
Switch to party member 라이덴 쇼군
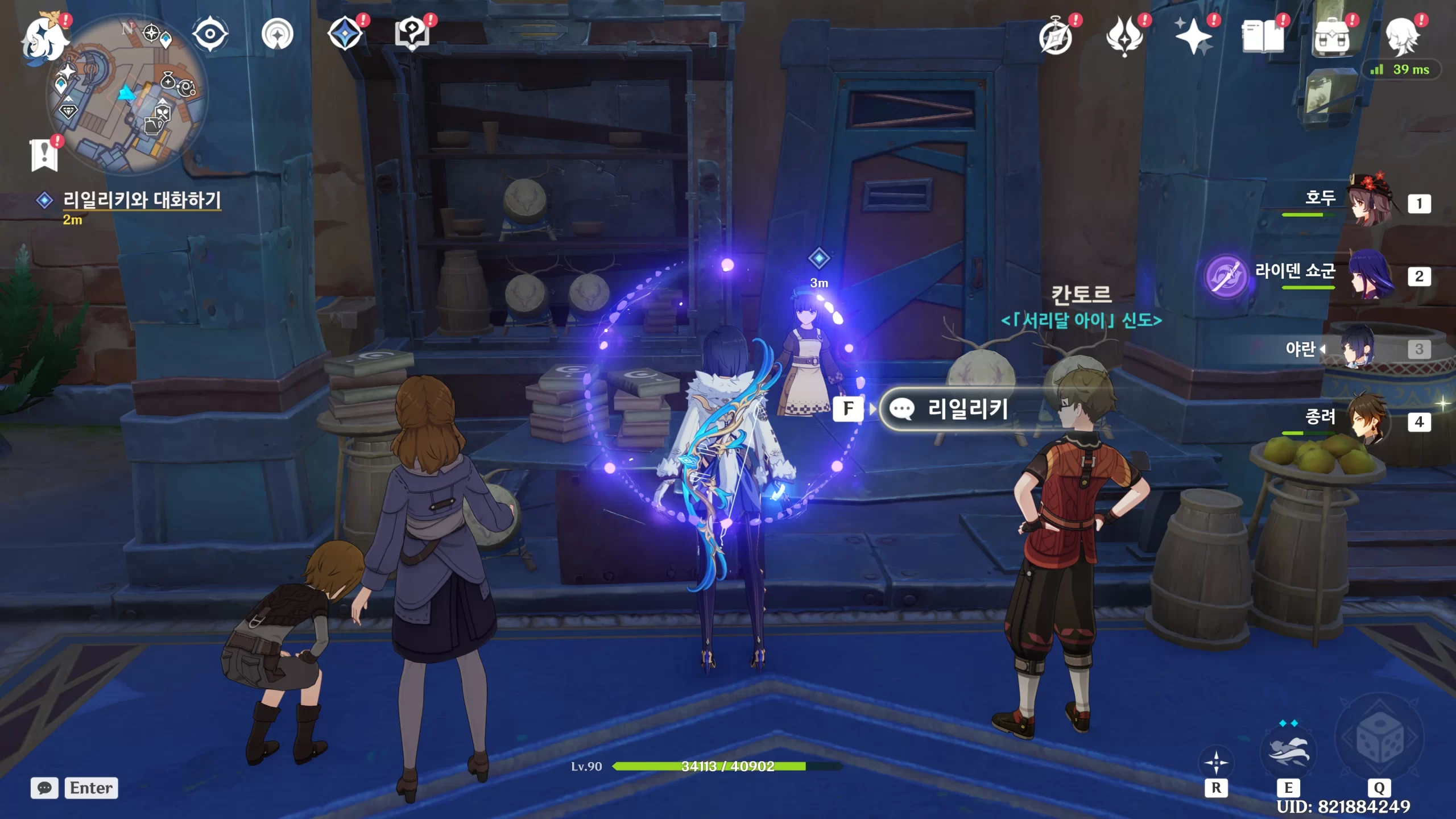[x=1372, y=275]
